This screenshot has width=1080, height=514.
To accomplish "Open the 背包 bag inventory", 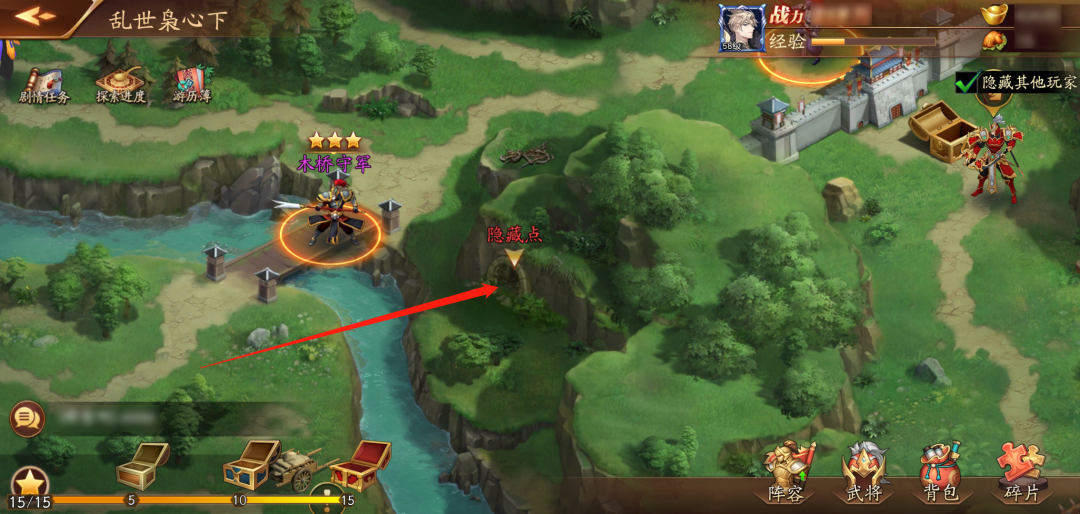I will coord(940,473).
